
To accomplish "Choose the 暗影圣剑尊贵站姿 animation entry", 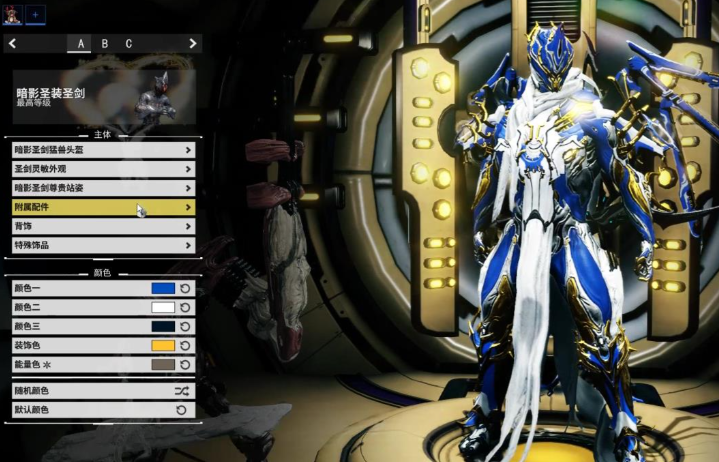I will (x=103, y=188).
